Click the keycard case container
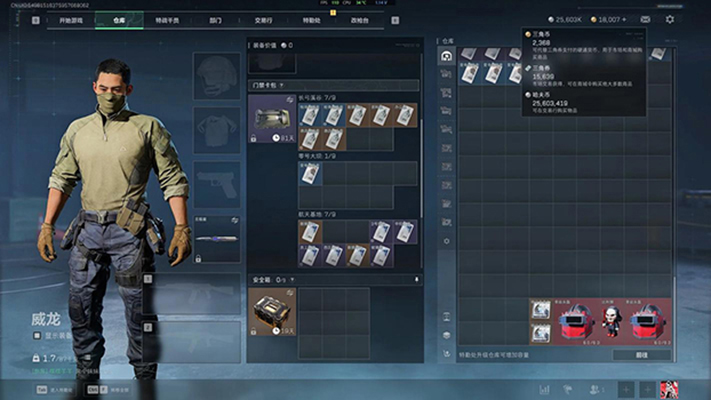 [x=270, y=120]
